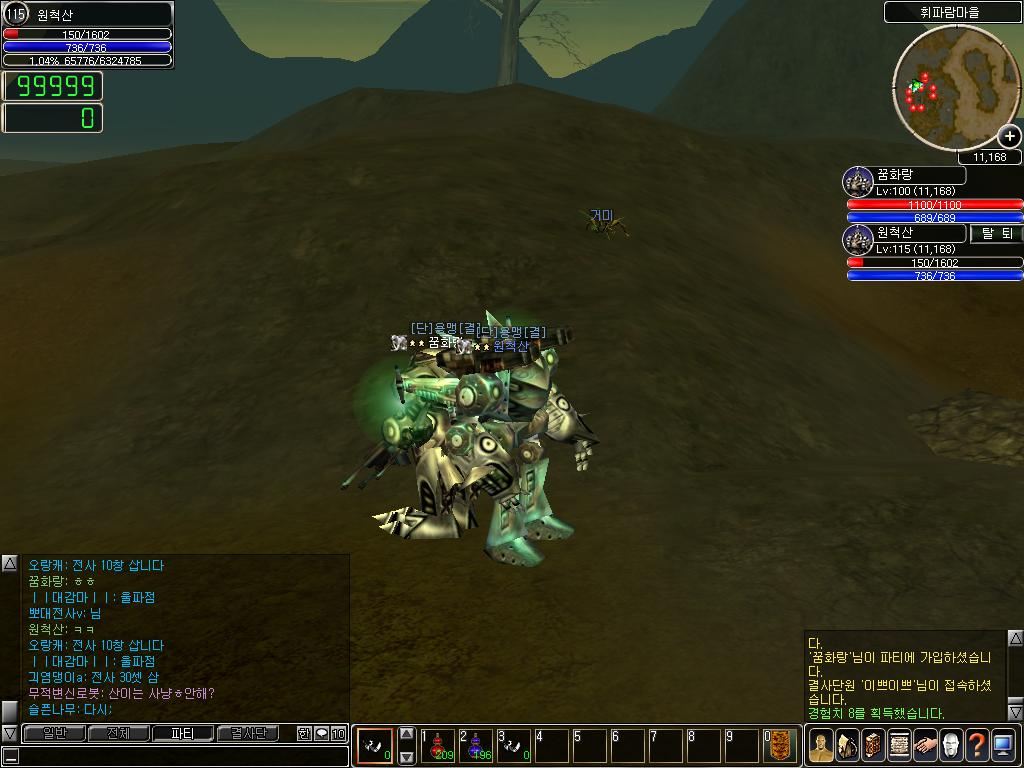Viewport: 1024px width, 768px height.
Task: Toggle the 한 language input button
Action: (305, 734)
